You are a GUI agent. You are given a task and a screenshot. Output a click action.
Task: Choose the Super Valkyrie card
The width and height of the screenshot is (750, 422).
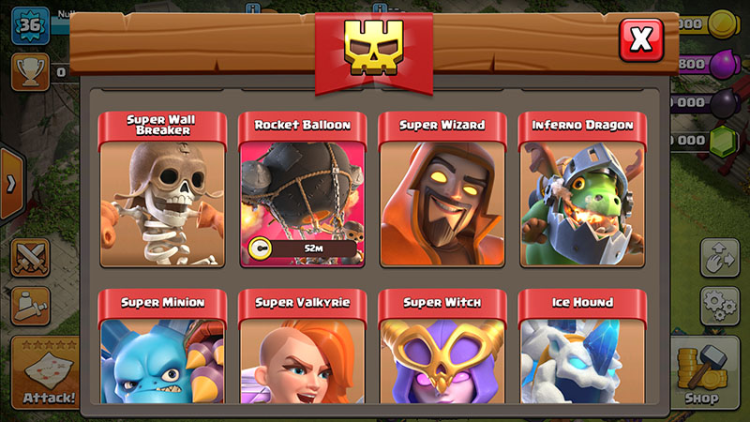coord(302,350)
